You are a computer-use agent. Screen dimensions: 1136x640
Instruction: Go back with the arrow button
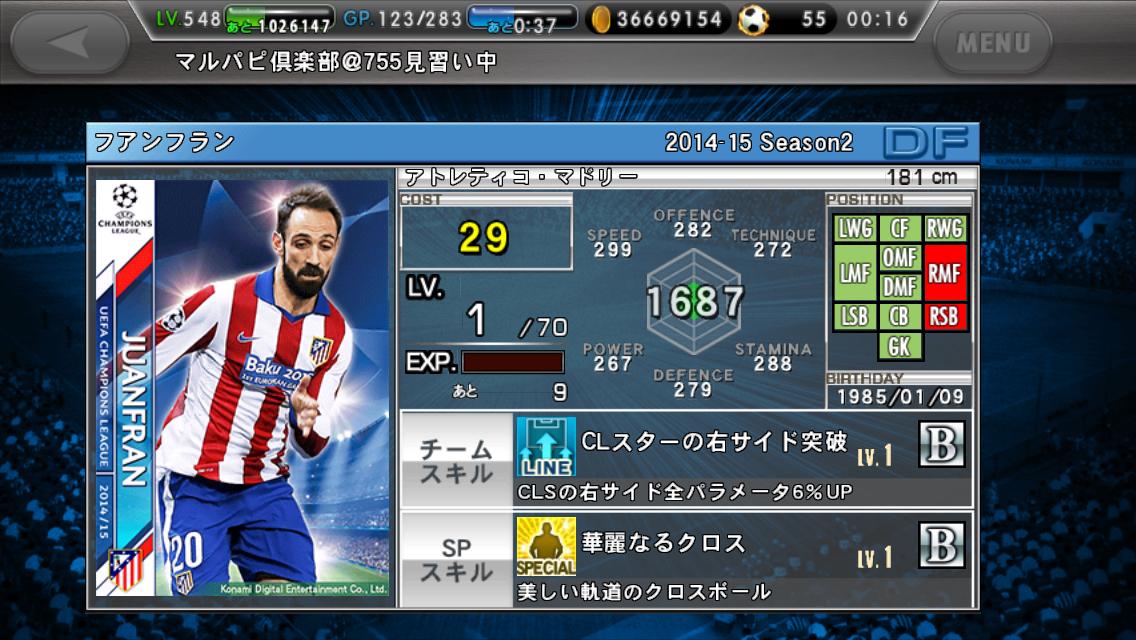click(69, 42)
